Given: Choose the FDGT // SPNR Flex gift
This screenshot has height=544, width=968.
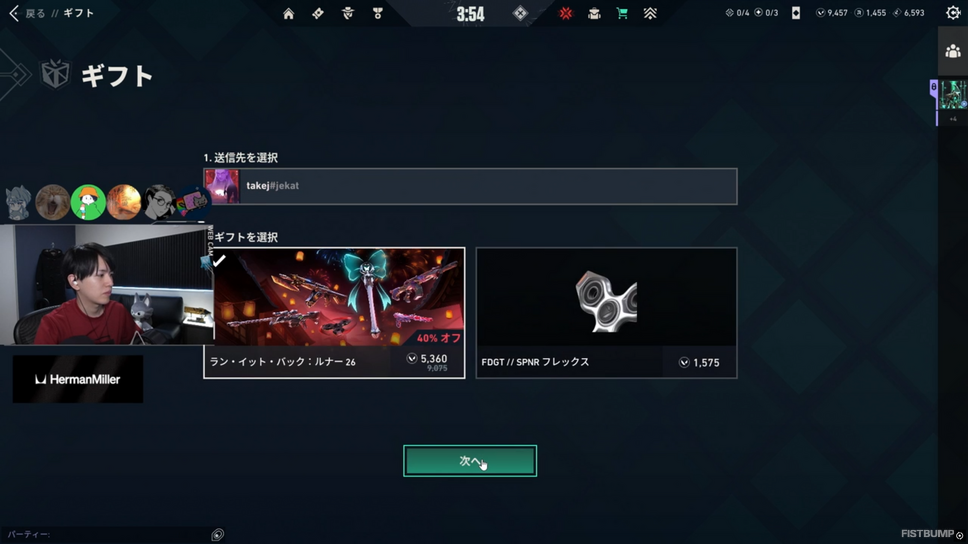Looking at the screenshot, I should coord(606,312).
